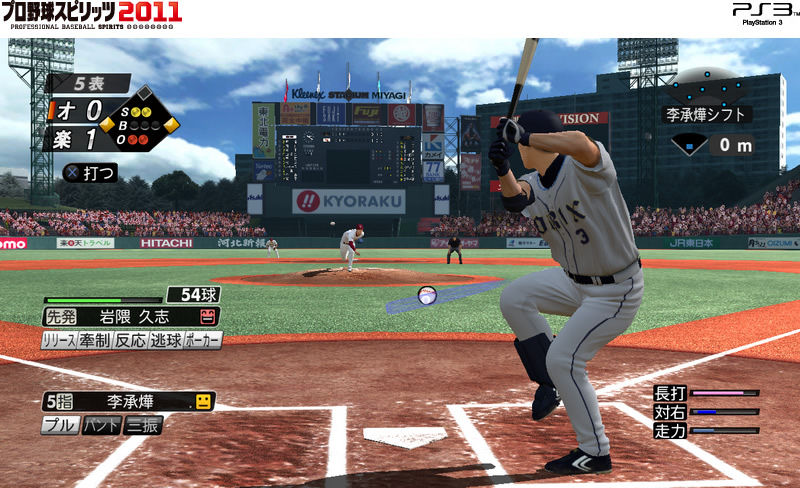This screenshot has height=488, width=800.
Task: Click the 打つ swing prompt label
Action: coord(90,173)
